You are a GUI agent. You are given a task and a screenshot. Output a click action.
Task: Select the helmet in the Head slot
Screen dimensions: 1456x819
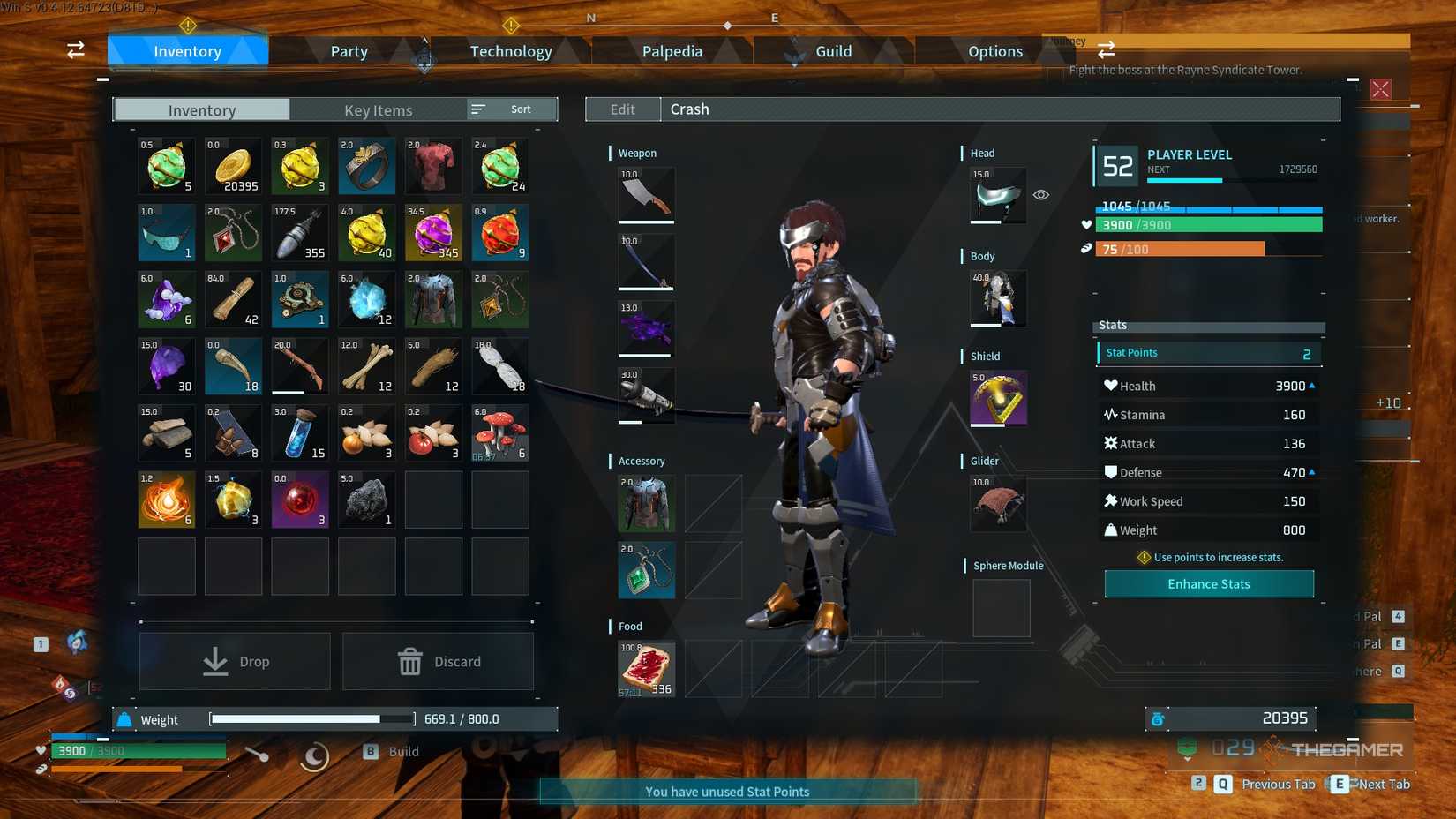997,196
